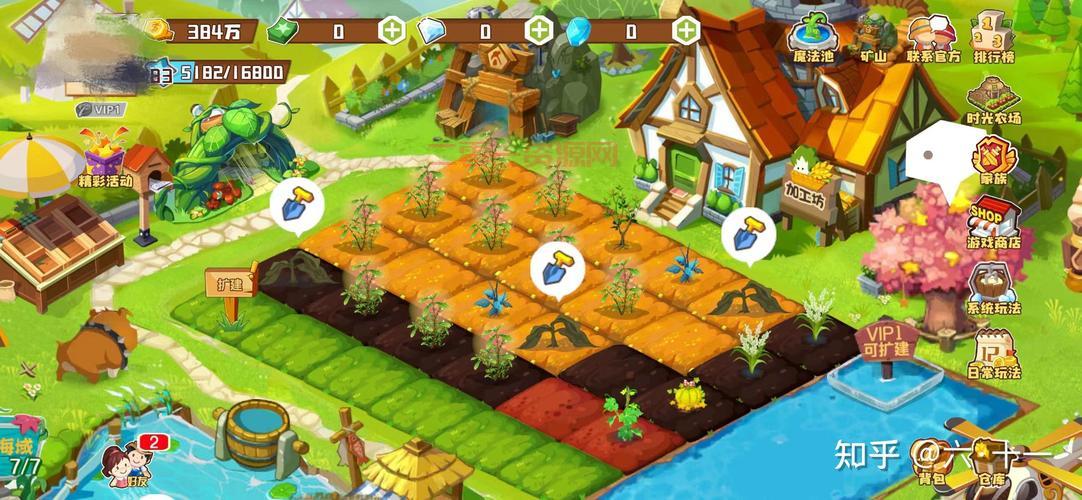The image size is (1082, 500).
Task: Add white diamonds with its plus button
Action: (540, 30)
